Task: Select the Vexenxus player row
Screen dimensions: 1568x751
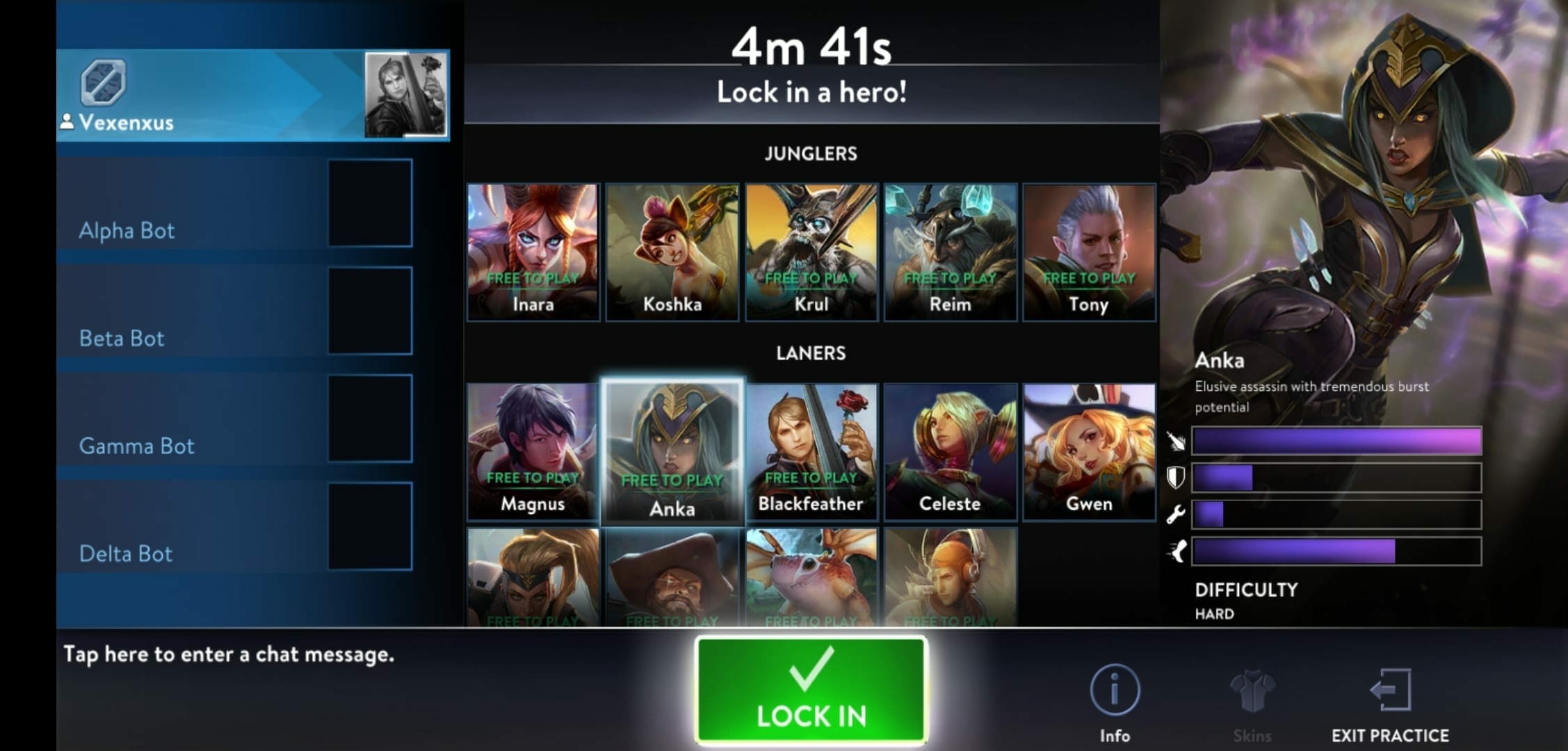Action: point(252,95)
